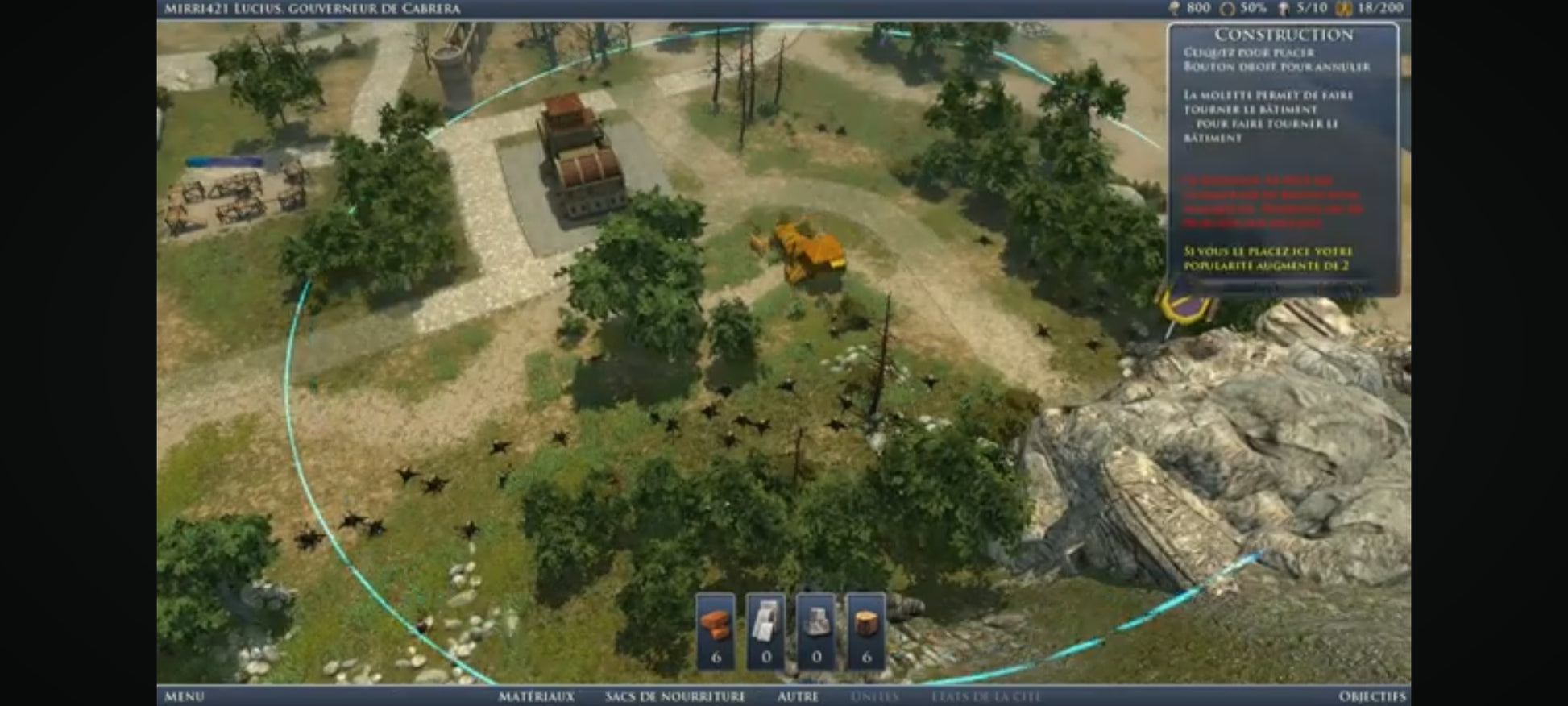Pick the grey stone block material slot
The width and height of the screenshot is (1568, 706).
815,631
